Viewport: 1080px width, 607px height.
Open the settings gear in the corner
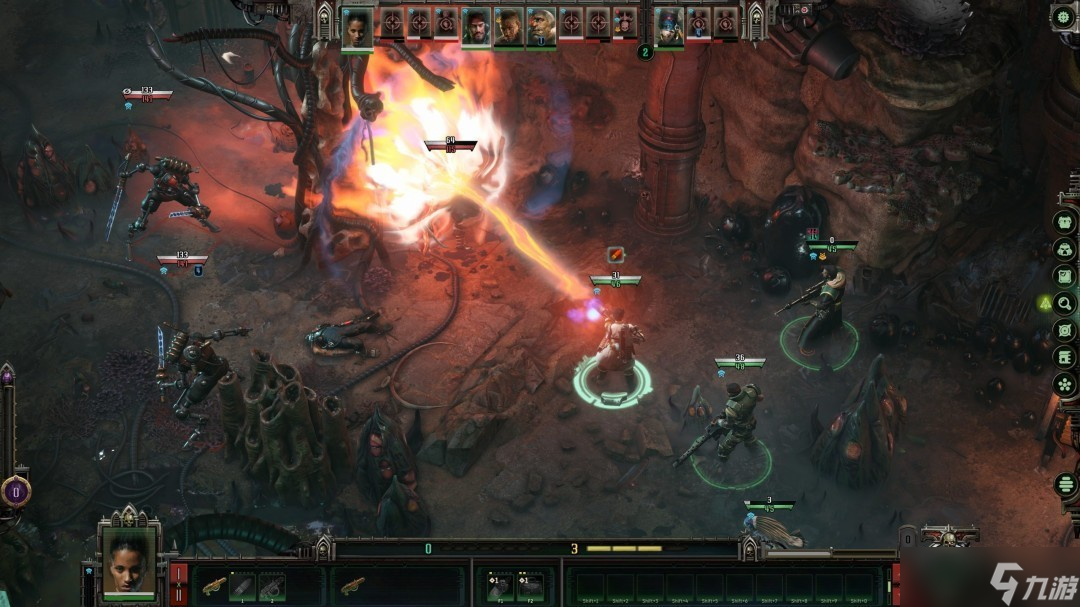[x=1063, y=16]
